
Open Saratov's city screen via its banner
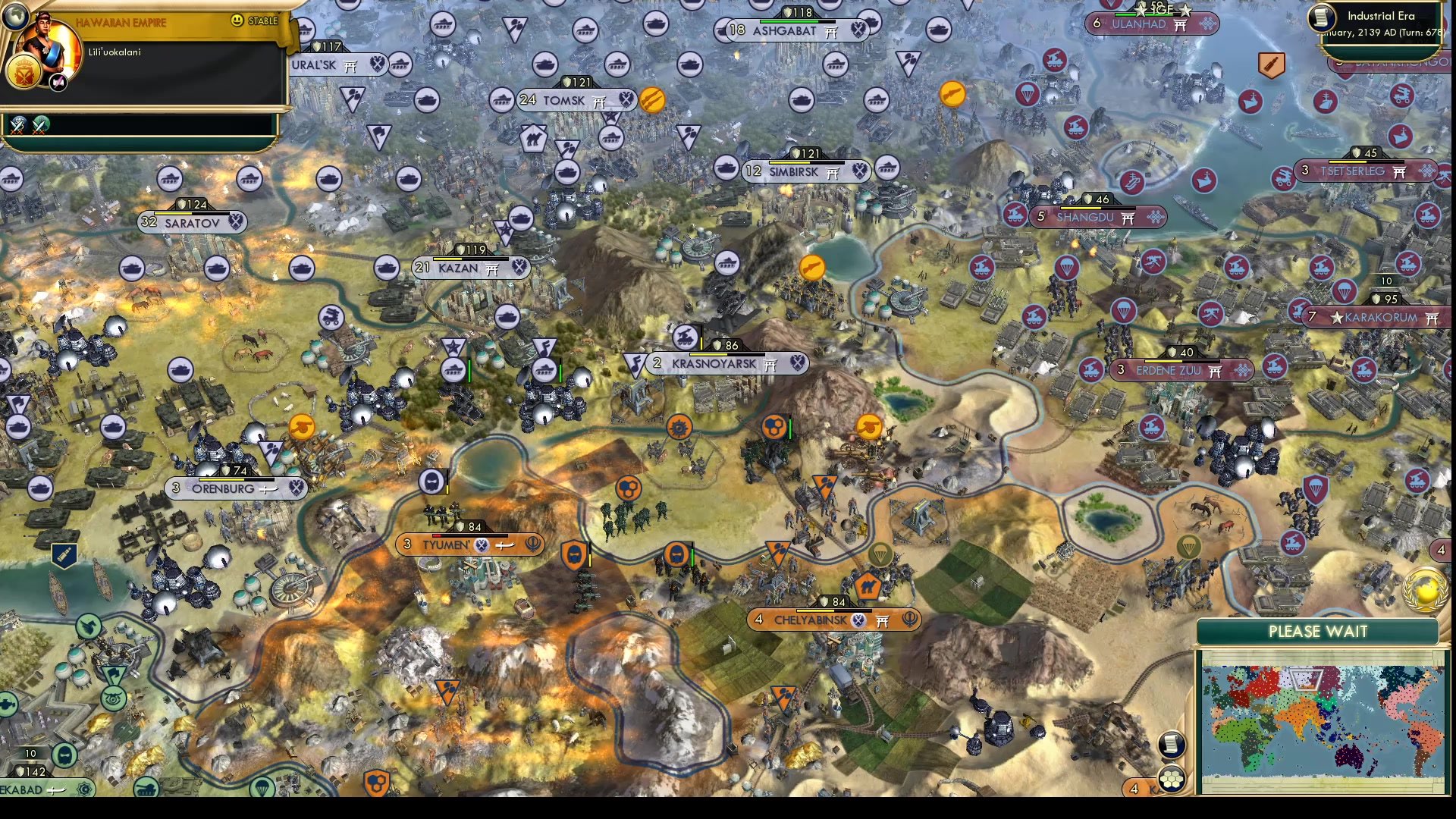pyautogui.click(x=192, y=222)
